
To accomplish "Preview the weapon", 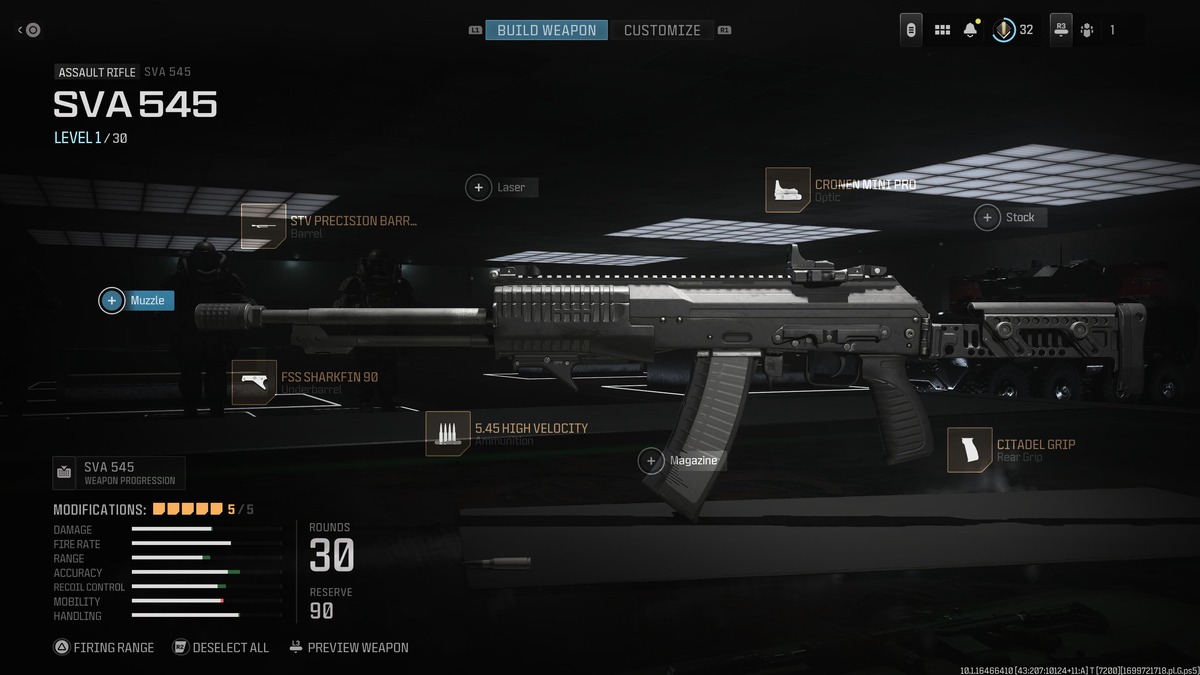I will pyautogui.click(x=349, y=647).
